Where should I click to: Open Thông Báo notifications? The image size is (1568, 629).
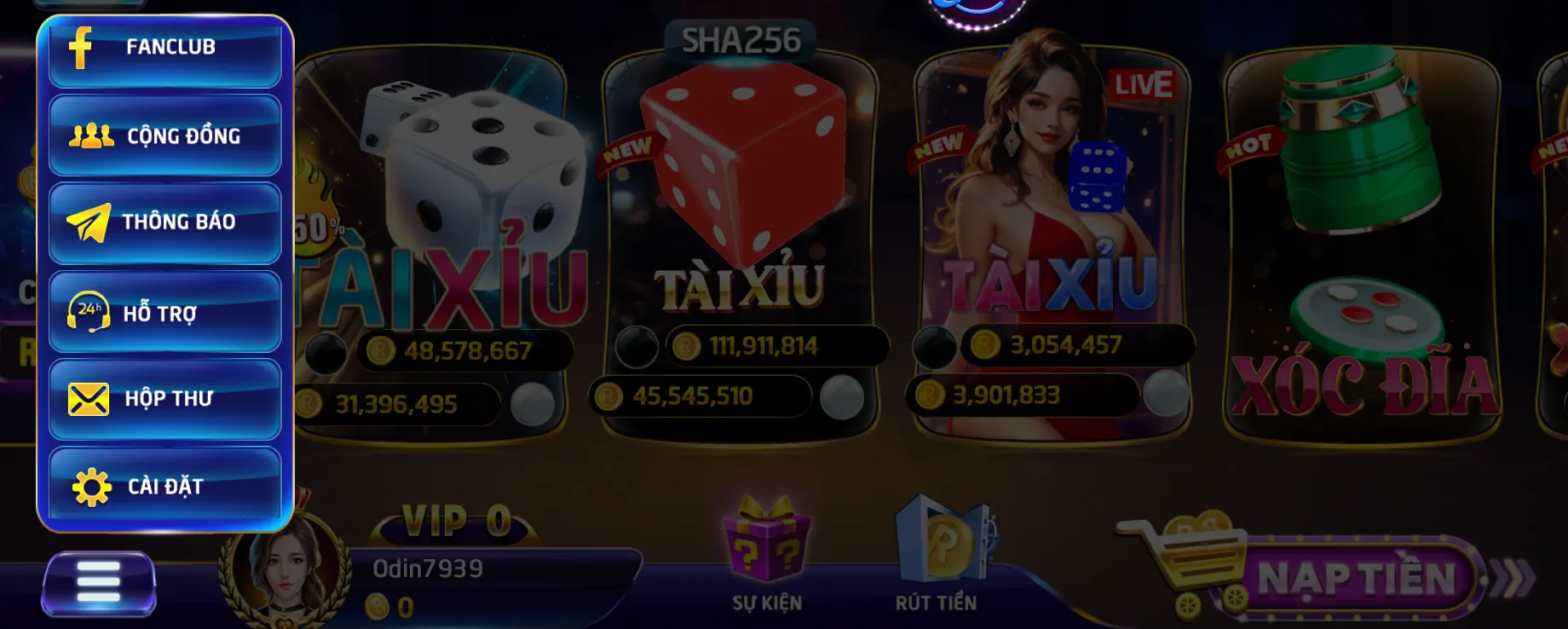click(165, 222)
